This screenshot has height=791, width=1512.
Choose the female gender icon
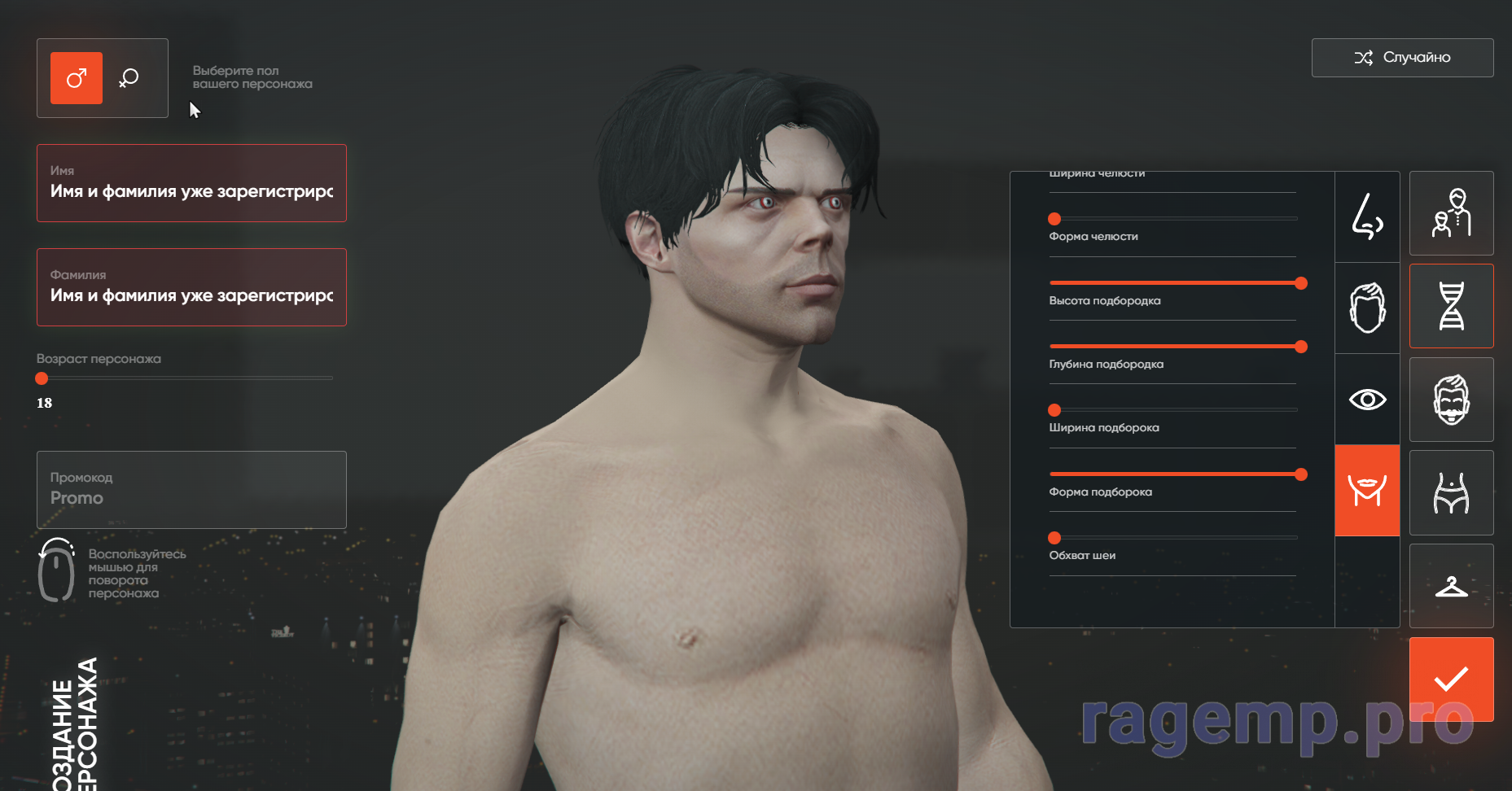pos(129,78)
